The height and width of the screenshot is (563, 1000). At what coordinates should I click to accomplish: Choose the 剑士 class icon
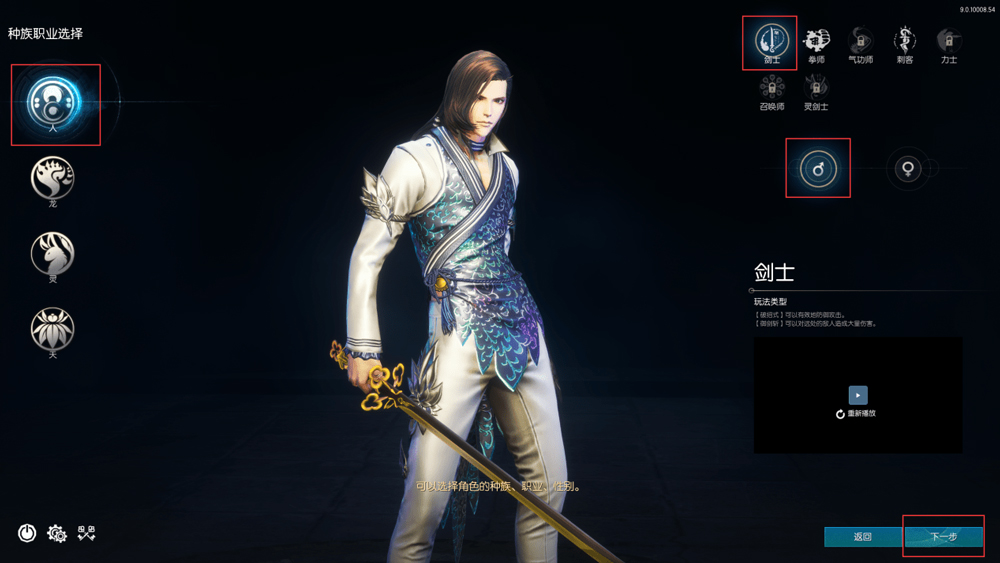click(x=771, y=41)
